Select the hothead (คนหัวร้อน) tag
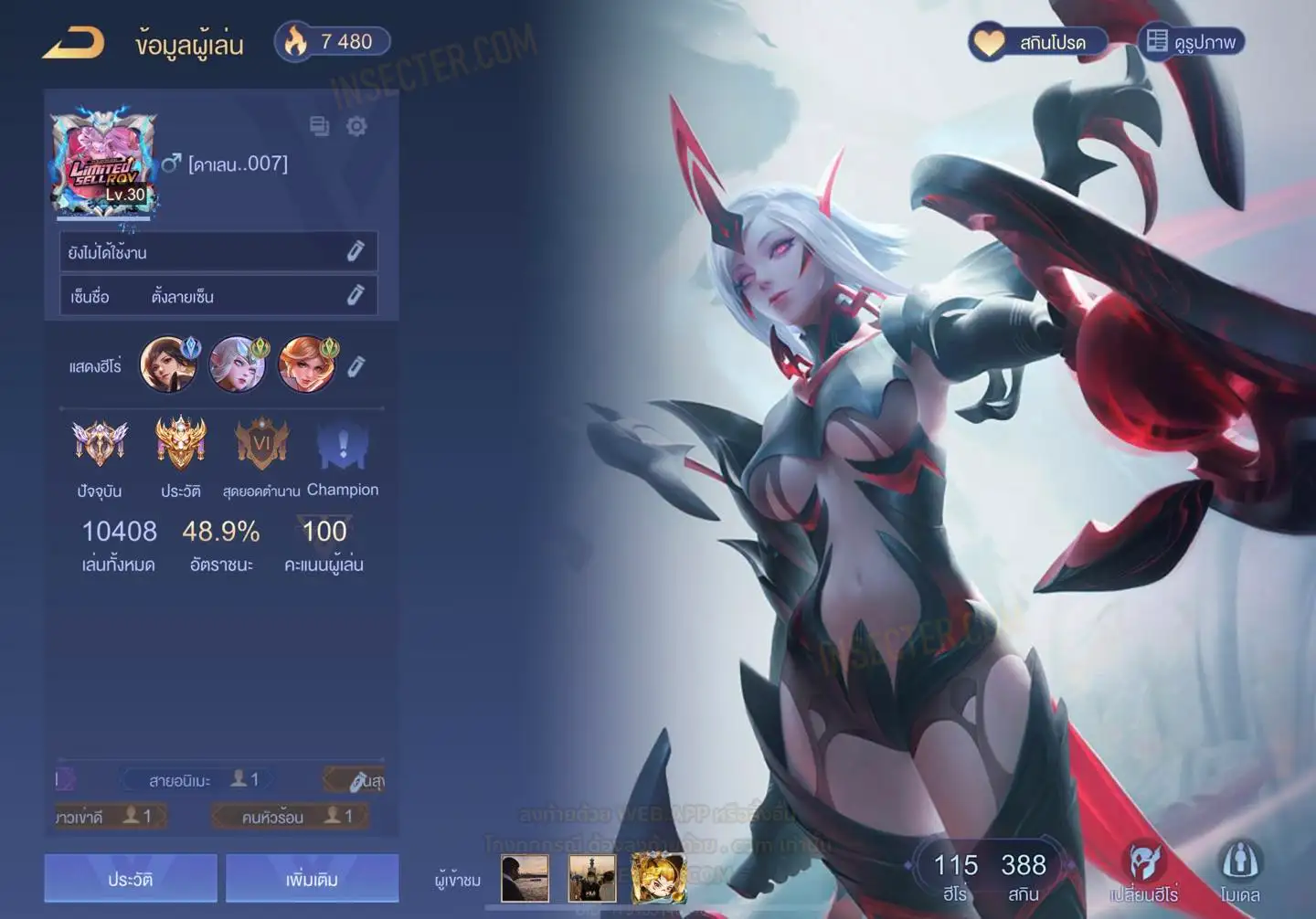This screenshot has height=919, width=1316. click(292, 816)
